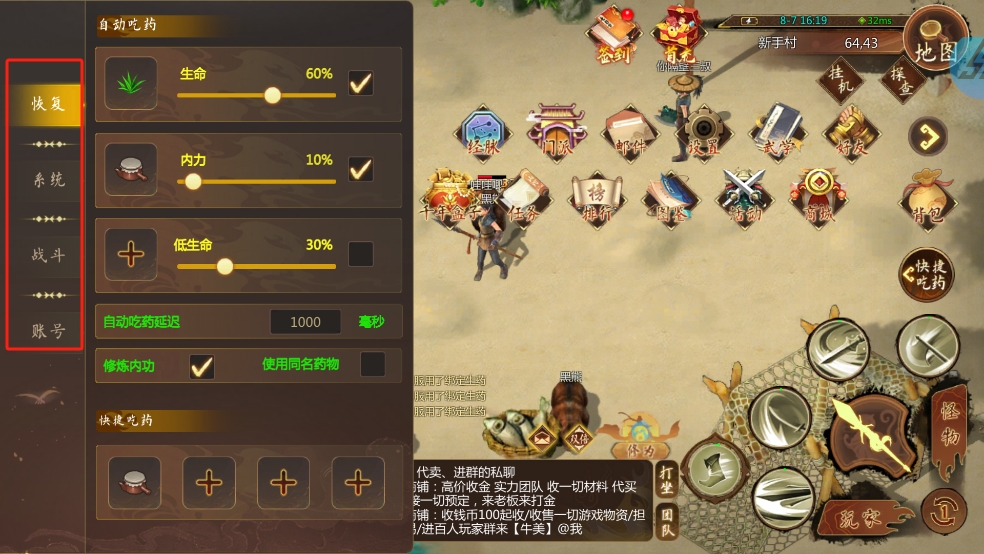984x554 pixels.
Task: Toggle the 内力 auto-potion checkbox
Action: point(360,169)
